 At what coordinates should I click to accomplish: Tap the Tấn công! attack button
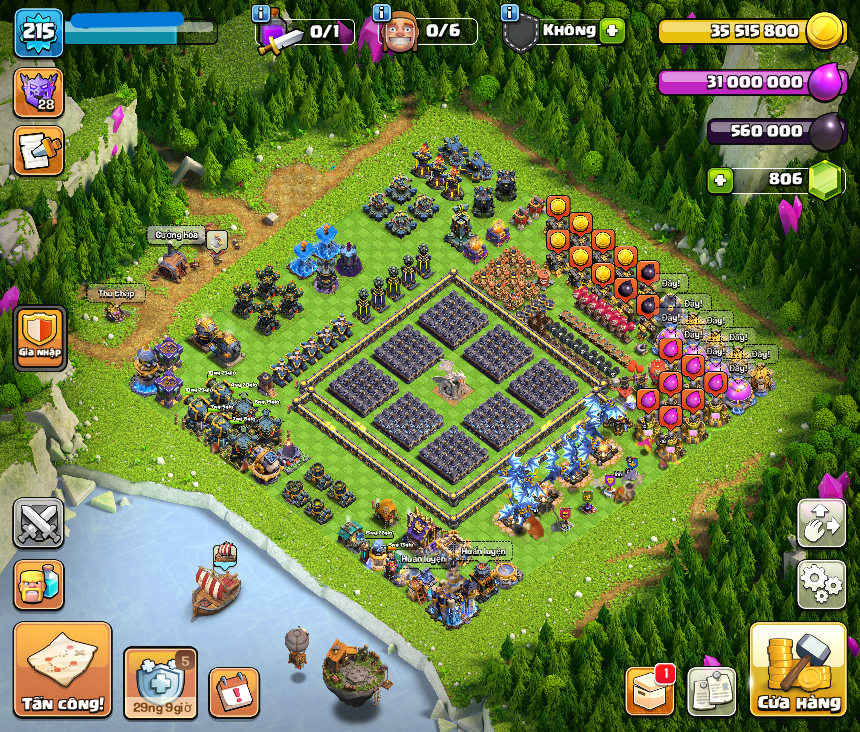(x=62, y=669)
